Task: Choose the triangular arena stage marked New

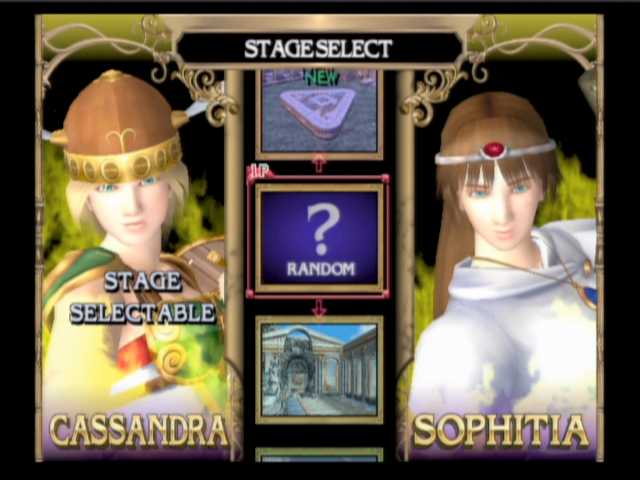Action: [319, 111]
